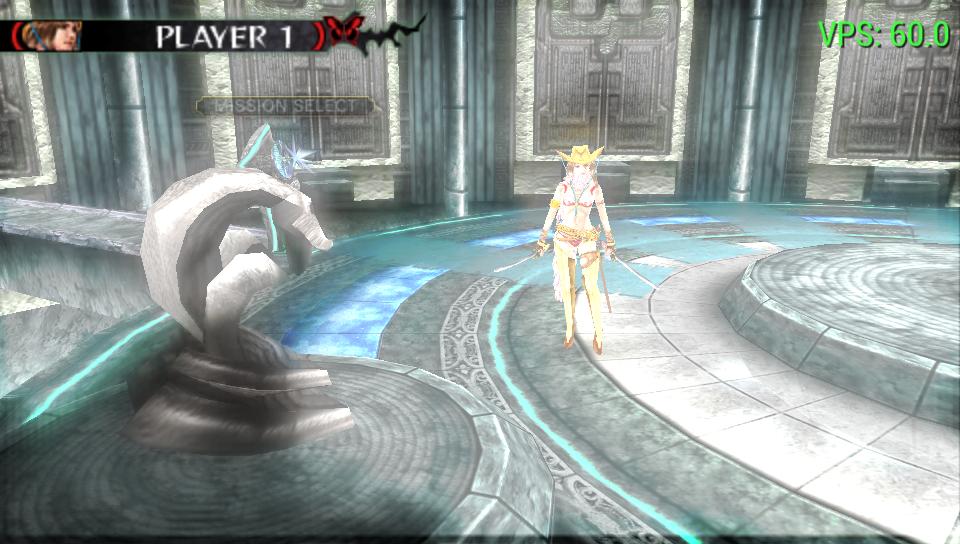Click the red butterfly emblem
Viewport: 960px width, 544px height.
pyautogui.click(x=344, y=32)
